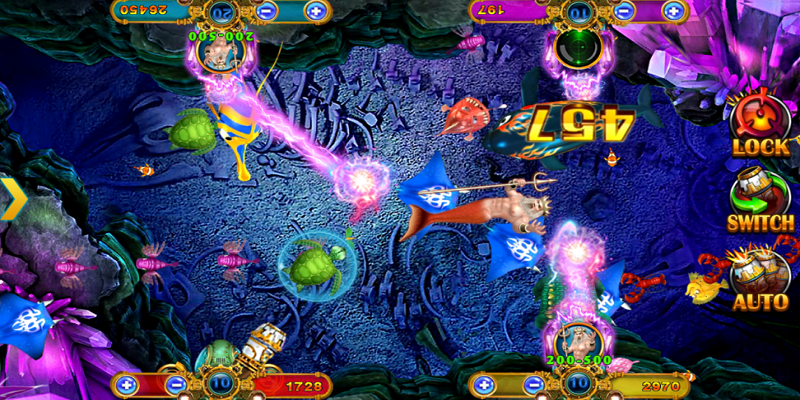Increase bet on the red 1728 panel
The width and height of the screenshot is (800, 400).
[125, 384]
